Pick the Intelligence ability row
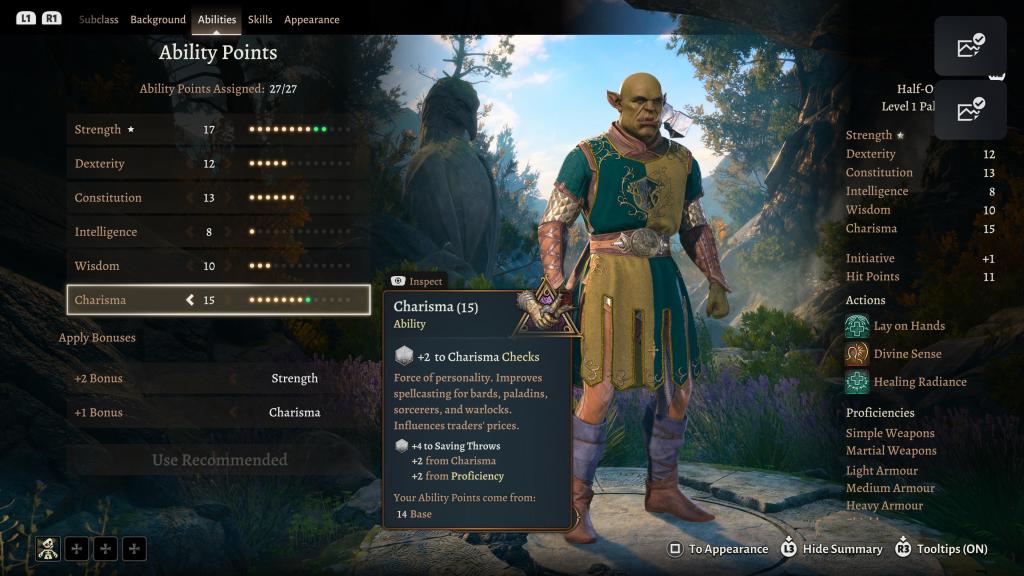This screenshot has height=576, width=1024. click(x=218, y=232)
